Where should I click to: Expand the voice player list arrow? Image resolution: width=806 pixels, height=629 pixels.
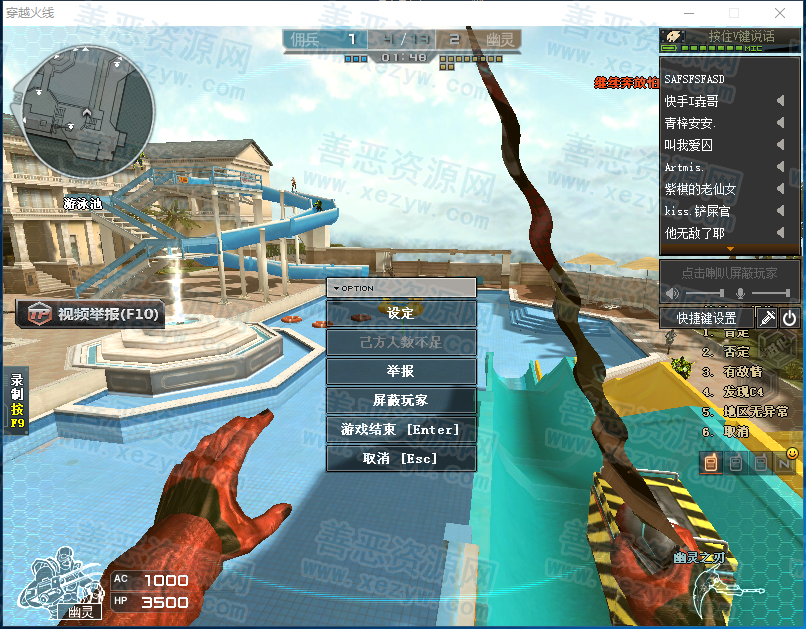point(730,249)
